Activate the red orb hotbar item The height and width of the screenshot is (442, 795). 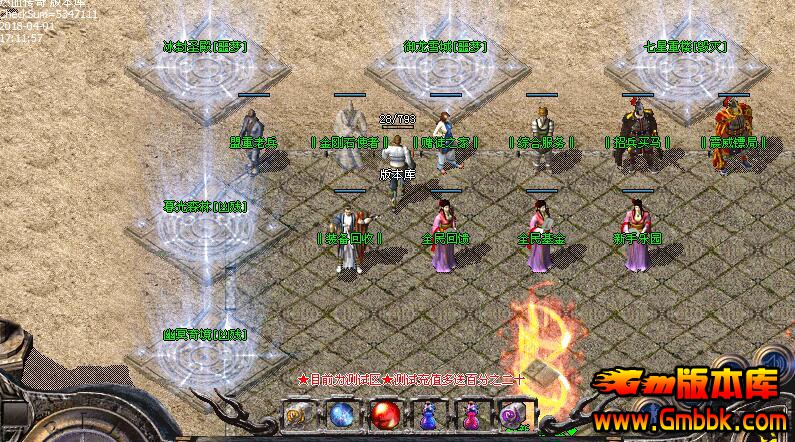coord(383,412)
